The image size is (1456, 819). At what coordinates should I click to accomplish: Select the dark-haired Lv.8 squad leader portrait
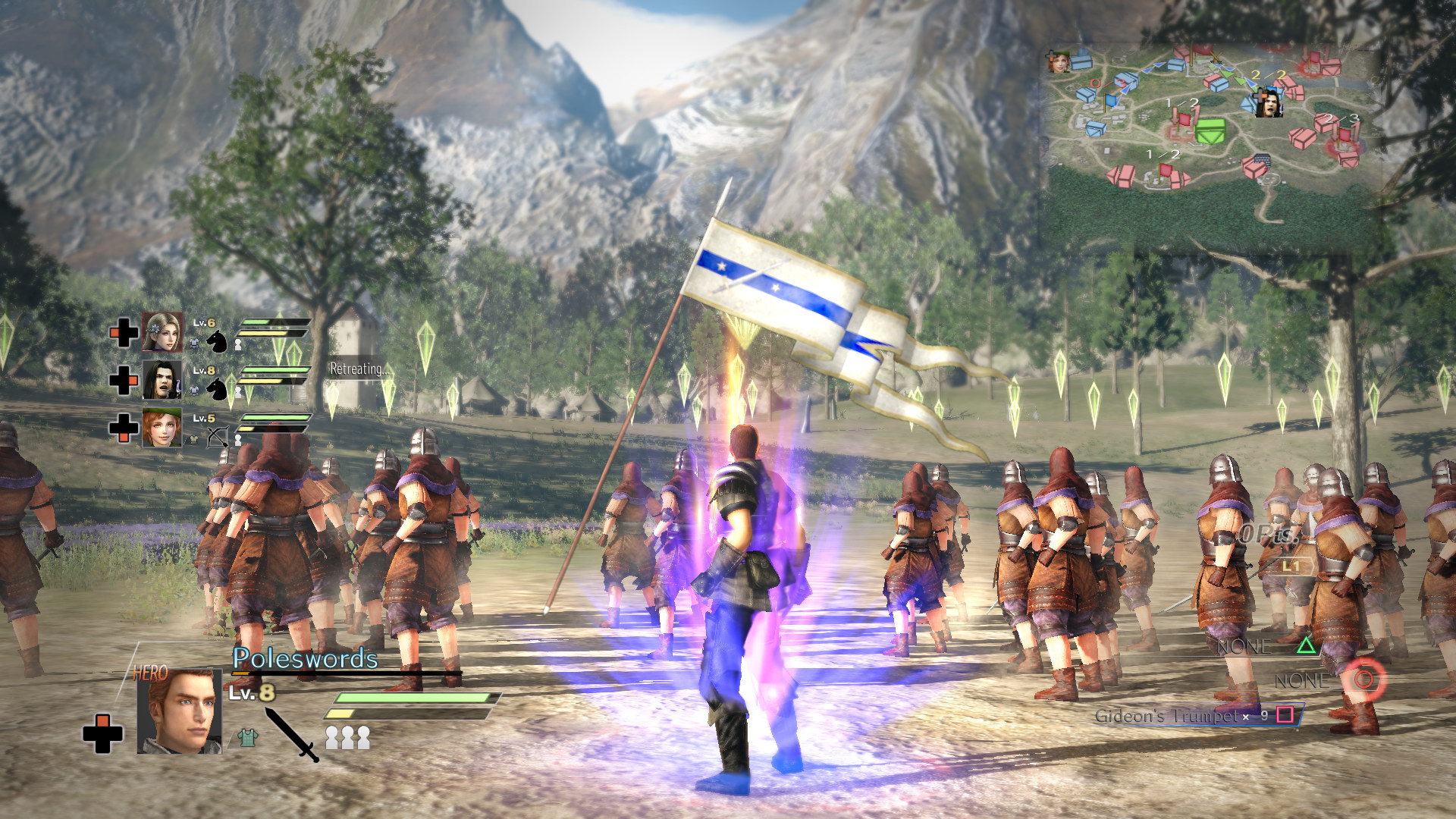[162, 380]
